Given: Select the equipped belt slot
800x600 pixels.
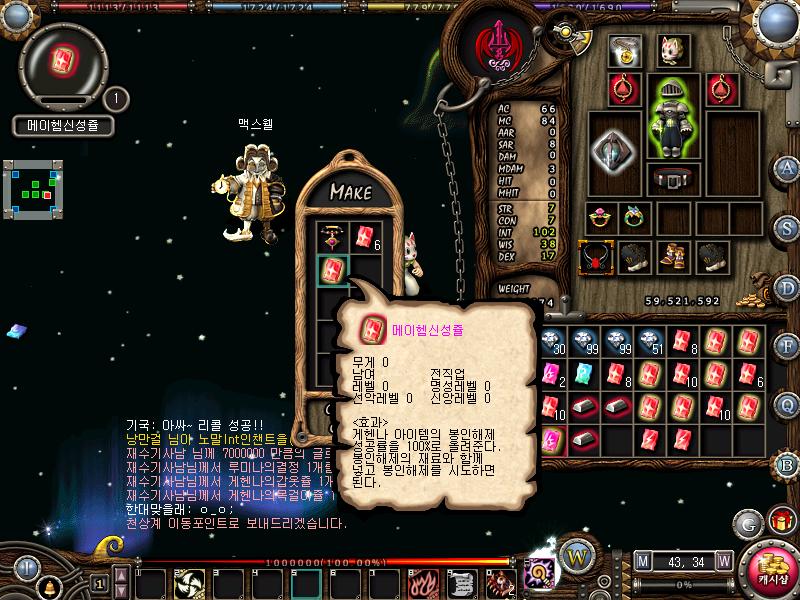Looking at the screenshot, I should click(x=672, y=179).
